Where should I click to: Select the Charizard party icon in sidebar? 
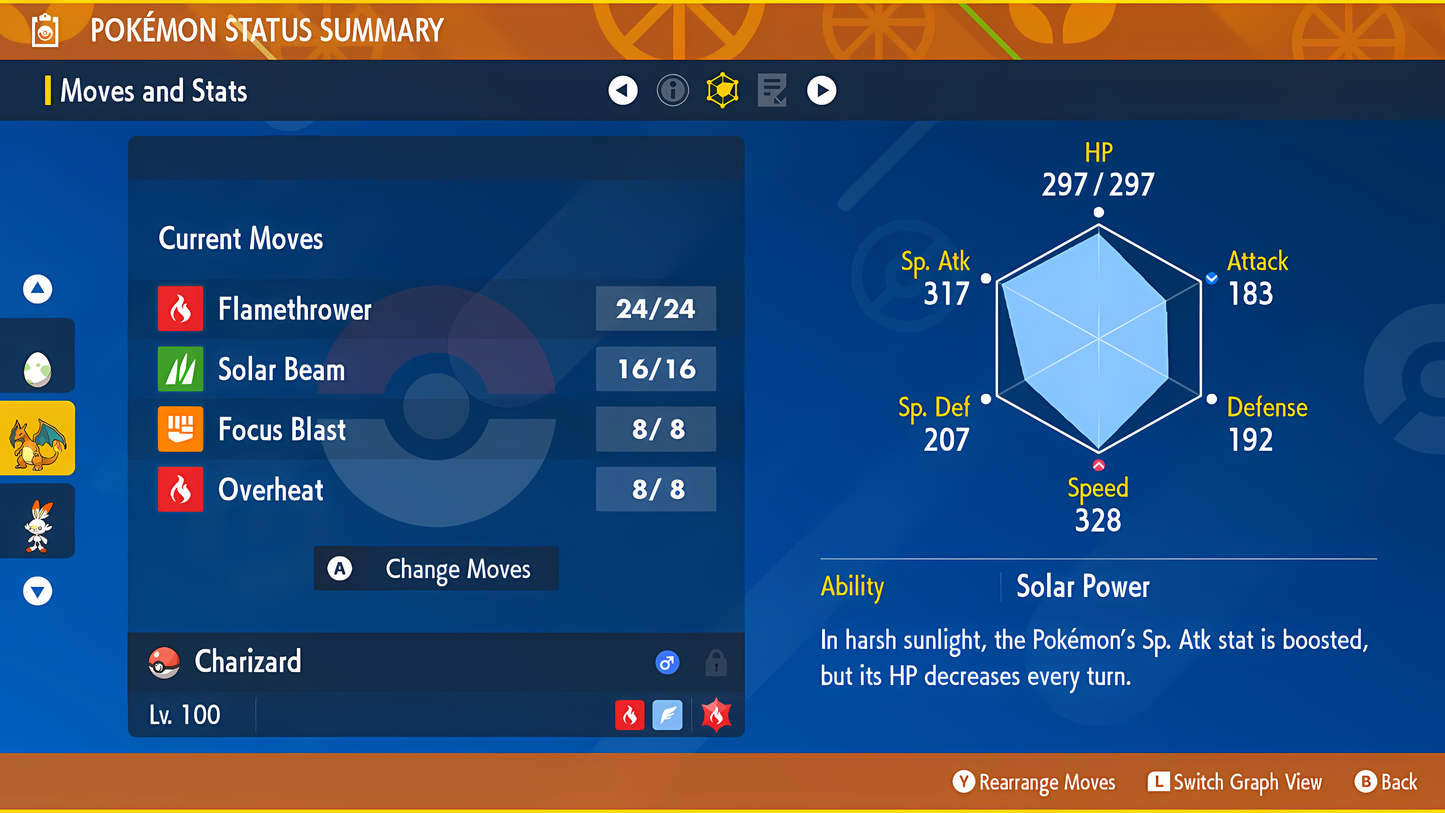(37, 437)
